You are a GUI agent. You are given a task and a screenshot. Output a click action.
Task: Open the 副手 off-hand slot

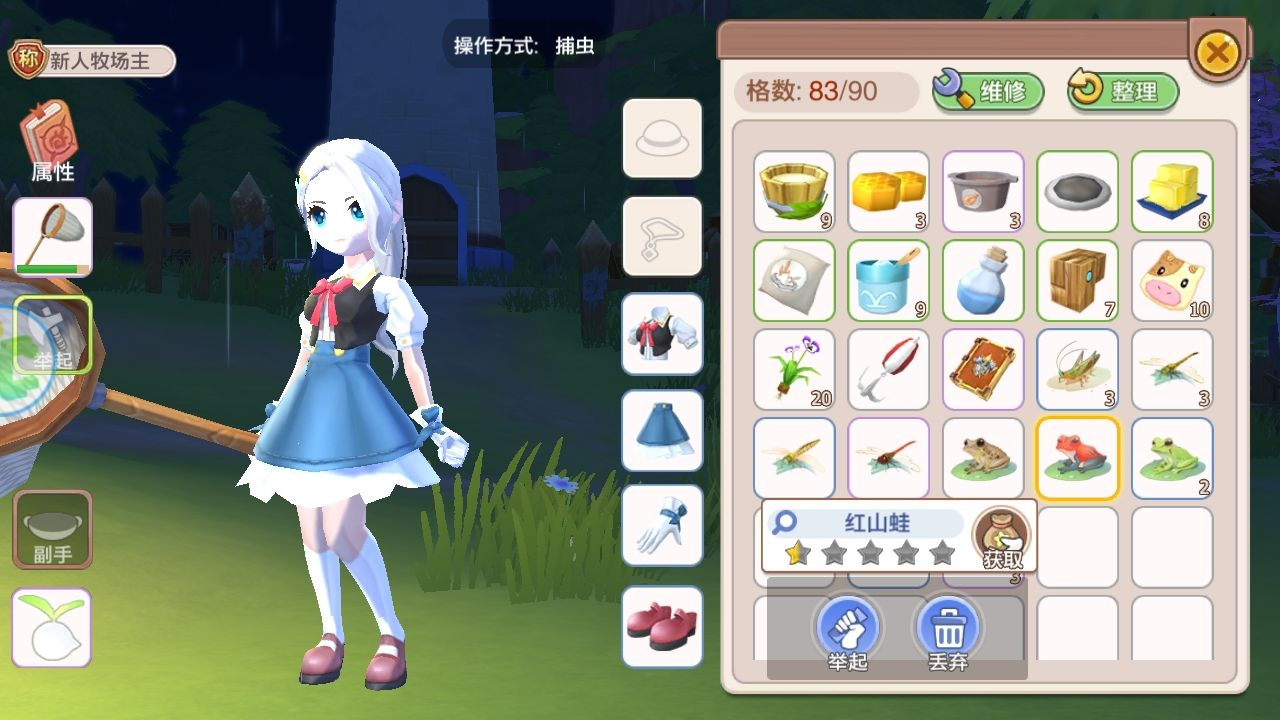pos(52,529)
